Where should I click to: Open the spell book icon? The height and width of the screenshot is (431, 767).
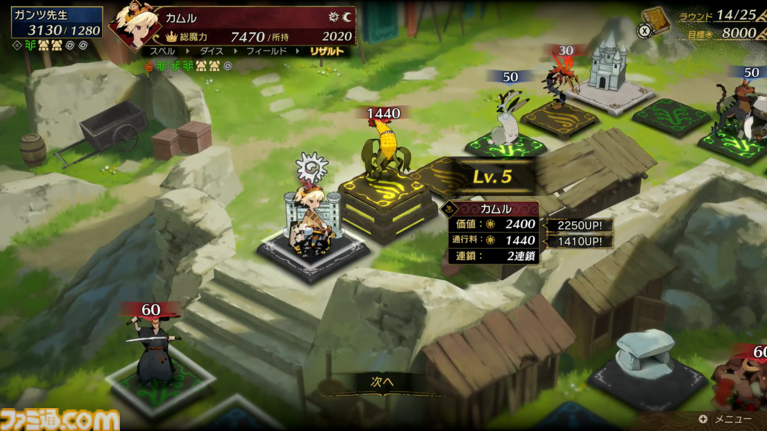tap(655, 21)
